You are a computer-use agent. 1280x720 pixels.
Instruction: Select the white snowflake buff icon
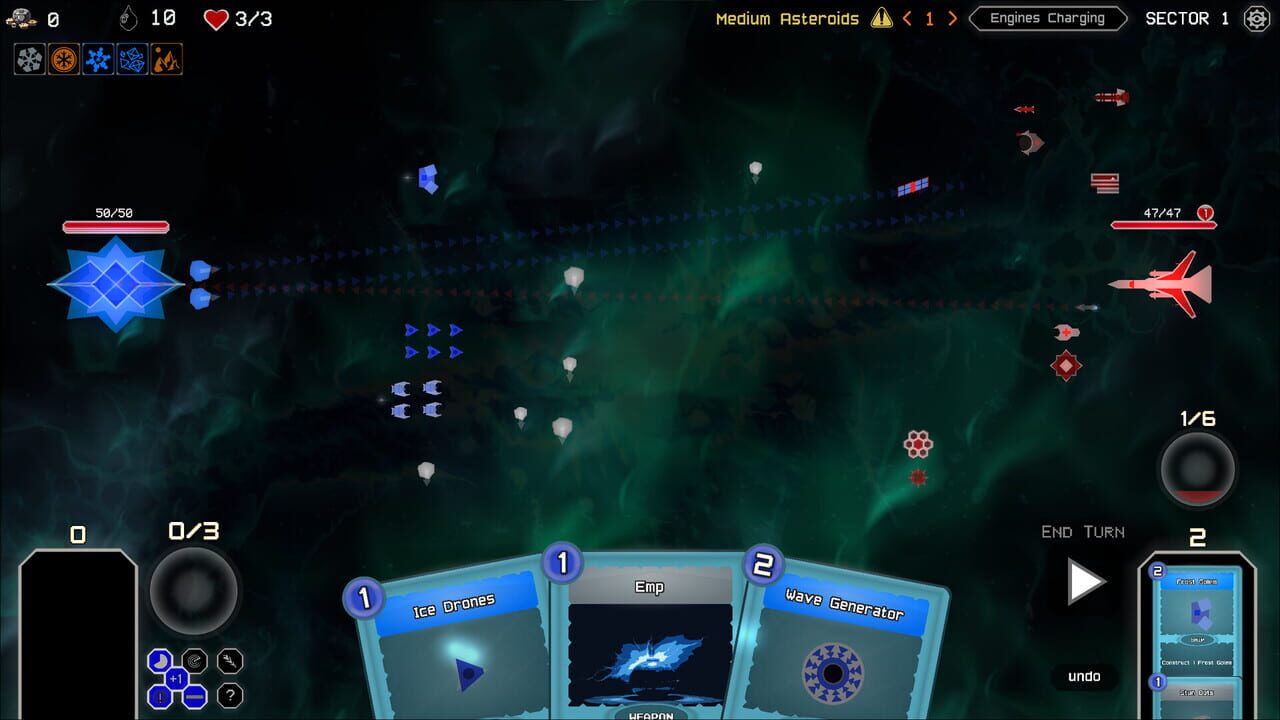[x=28, y=60]
